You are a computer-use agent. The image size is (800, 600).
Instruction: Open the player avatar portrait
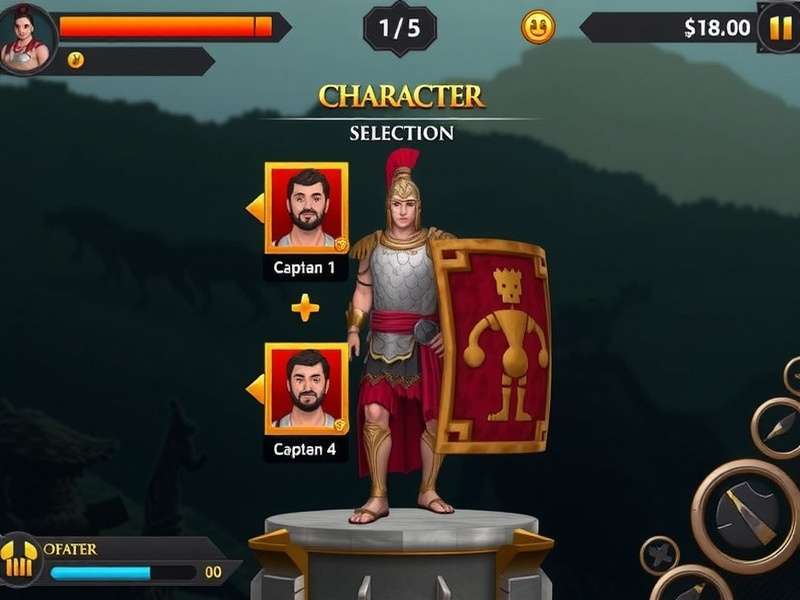click(24, 39)
